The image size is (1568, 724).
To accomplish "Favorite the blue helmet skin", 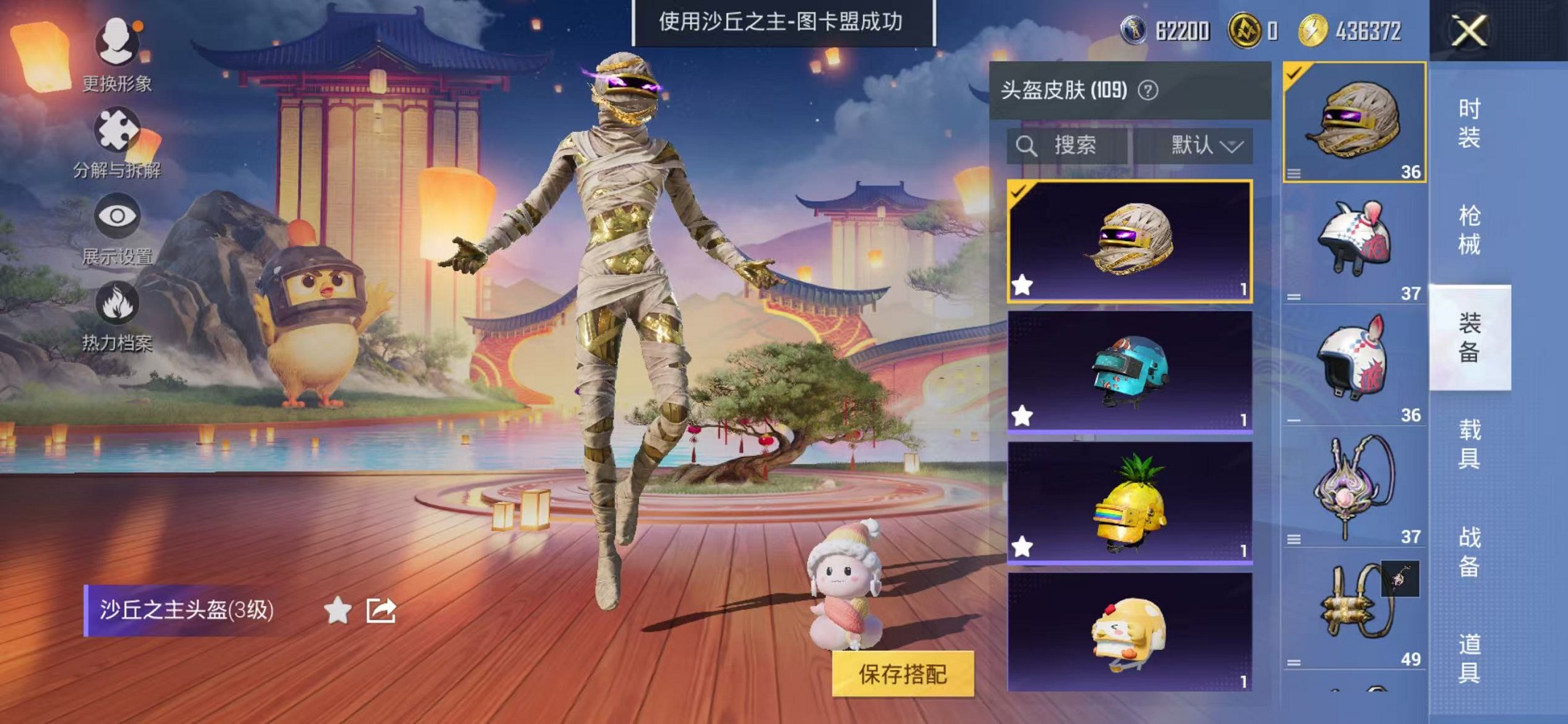I will [1024, 415].
